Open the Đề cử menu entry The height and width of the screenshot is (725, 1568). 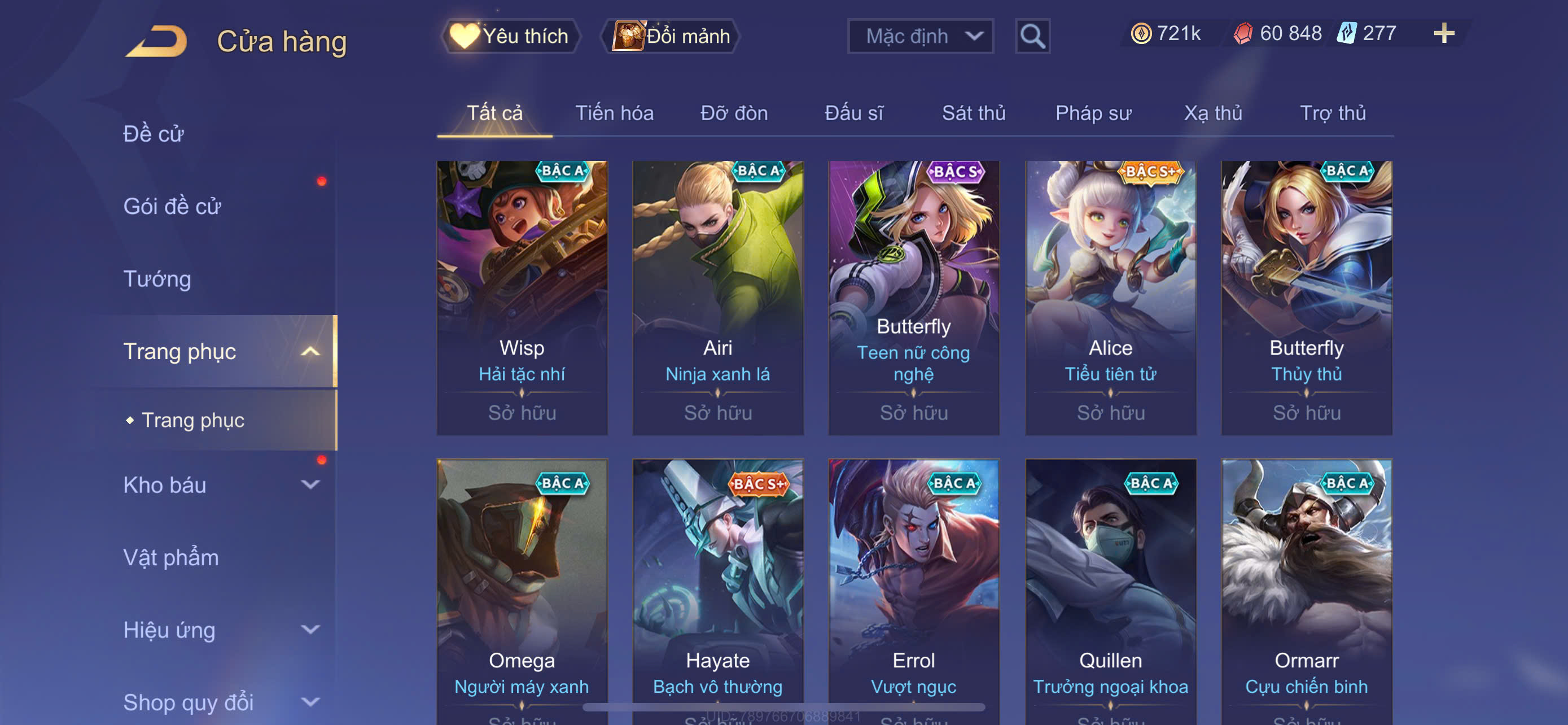154,134
